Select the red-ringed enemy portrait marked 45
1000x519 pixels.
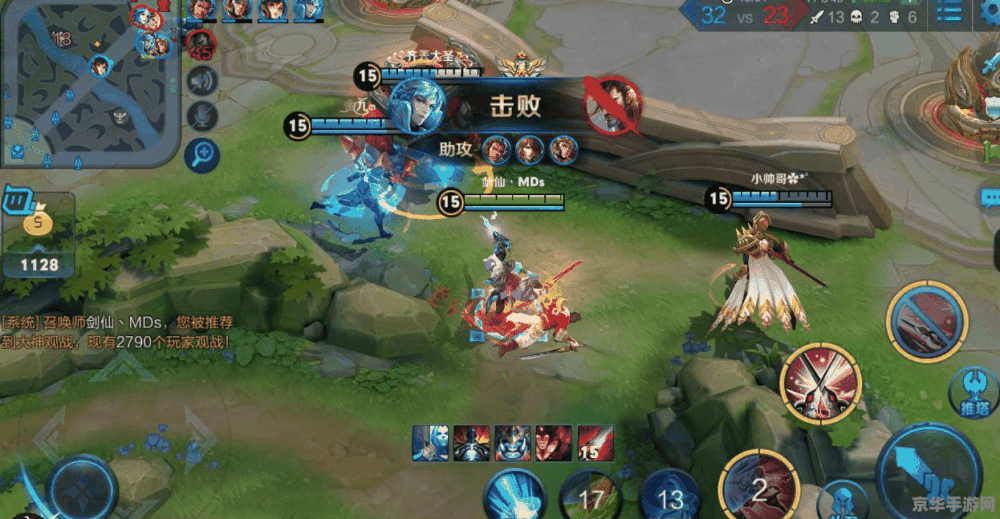click(201, 44)
